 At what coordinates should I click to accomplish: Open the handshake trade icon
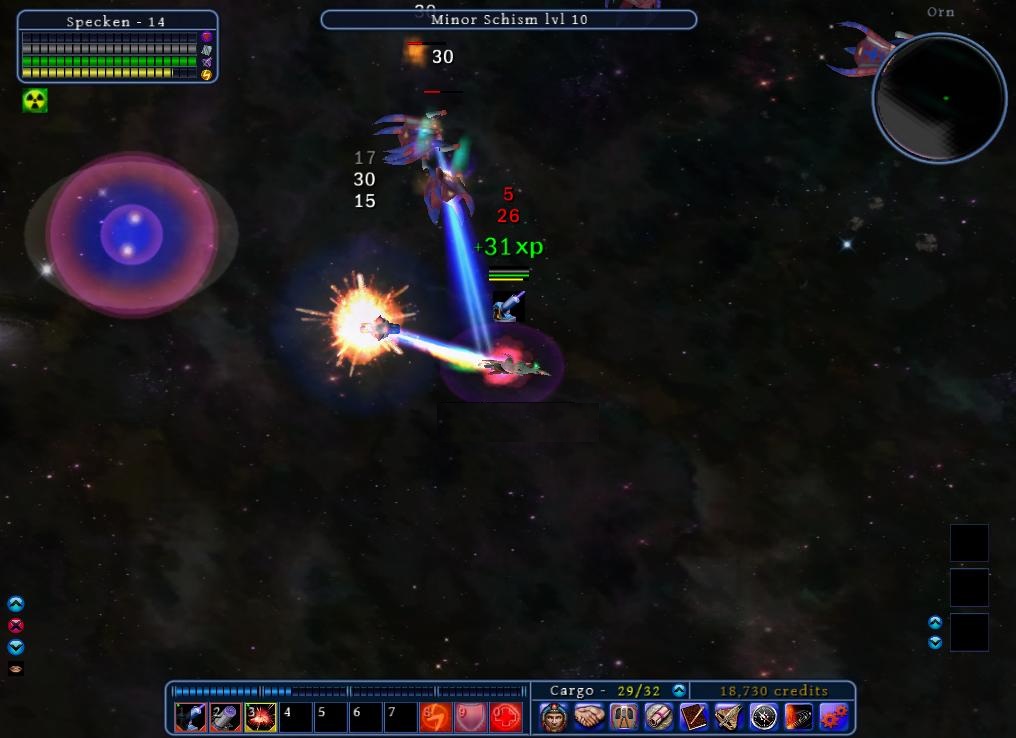pos(589,717)
